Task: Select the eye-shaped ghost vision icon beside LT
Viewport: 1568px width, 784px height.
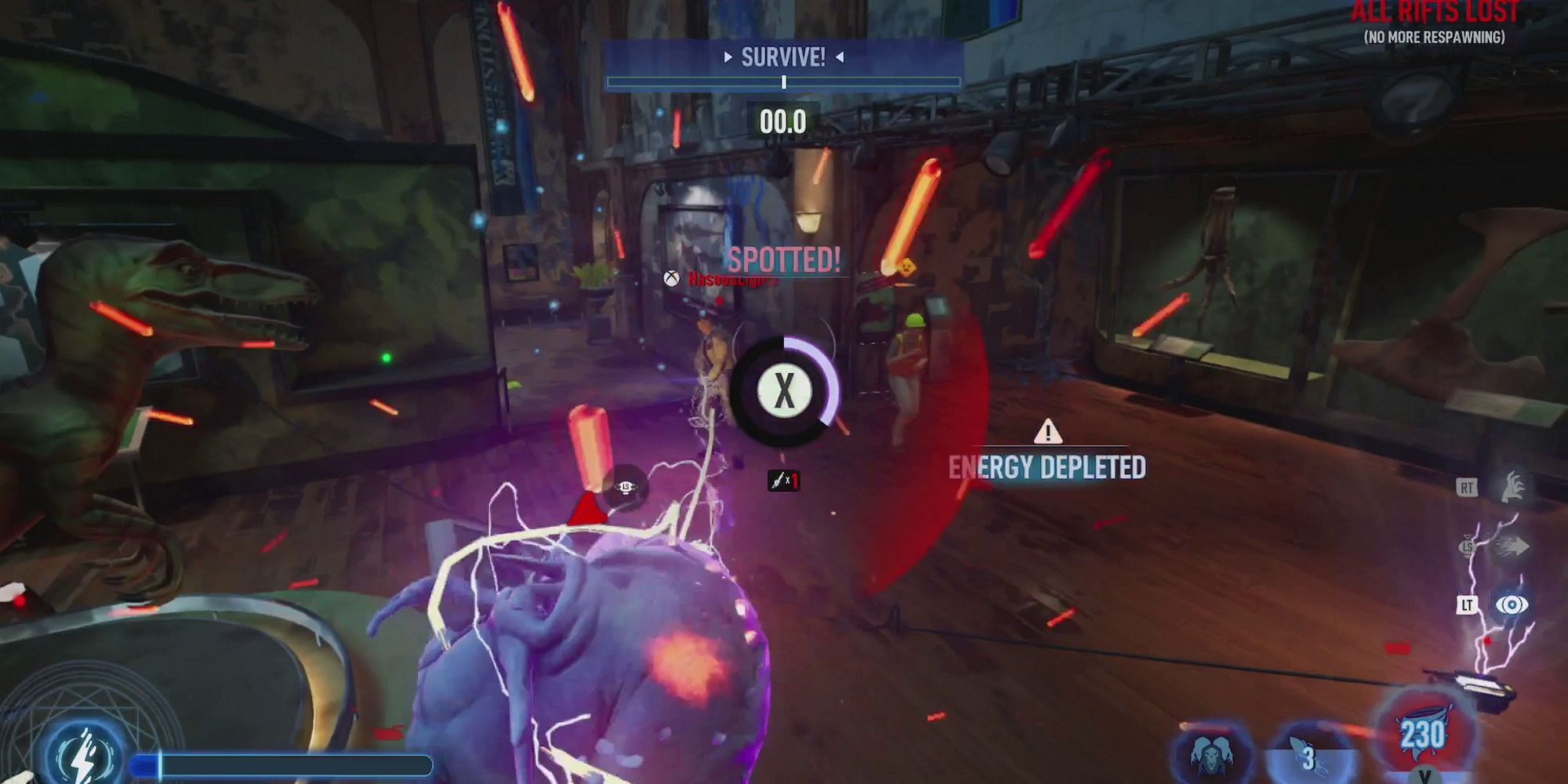Action: 1512,604
